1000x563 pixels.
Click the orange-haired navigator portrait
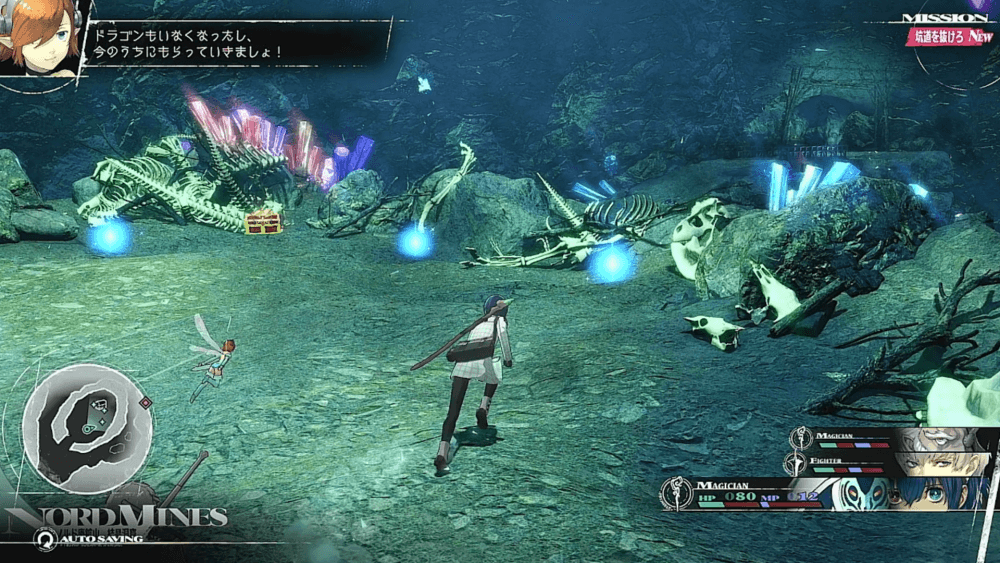[38, 38]
